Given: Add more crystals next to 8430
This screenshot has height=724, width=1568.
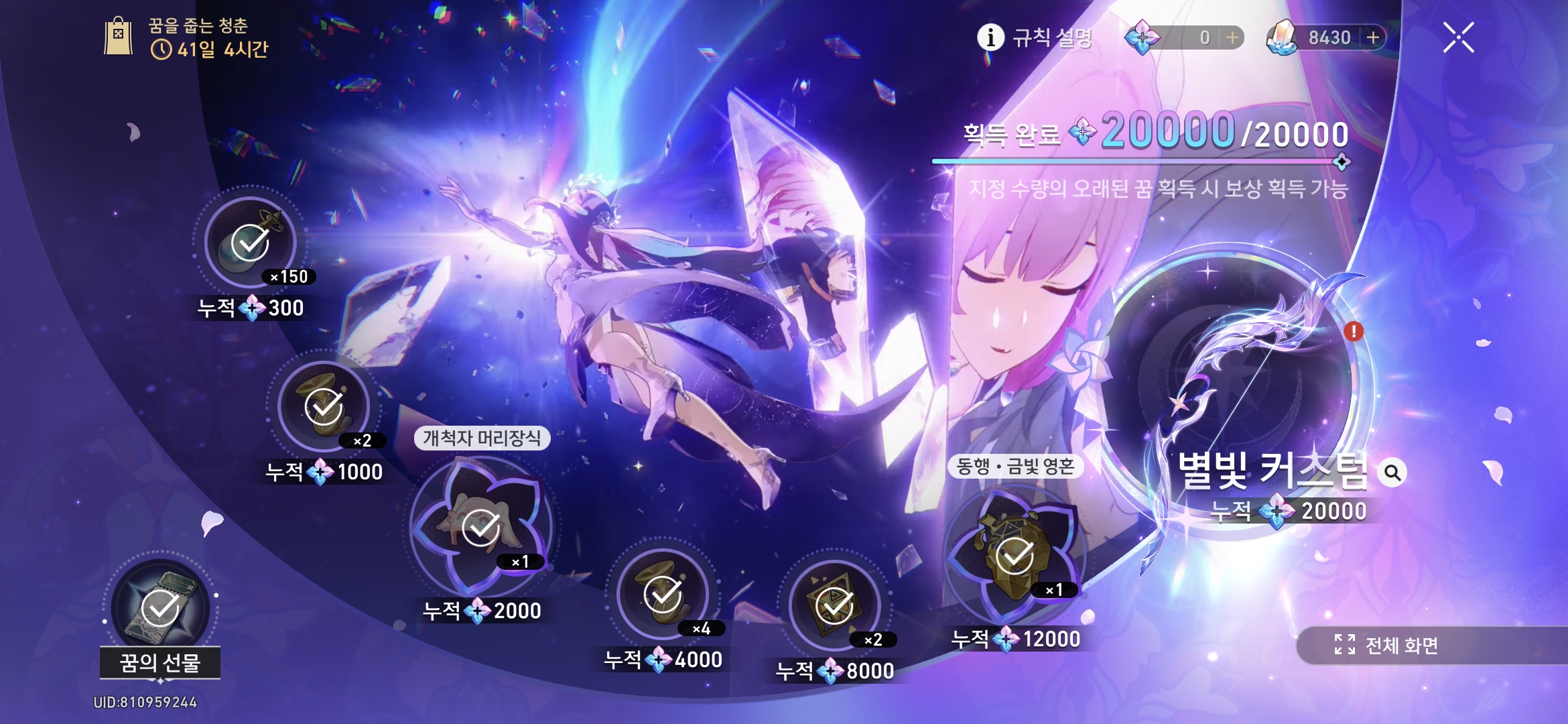Looking at the screenshot, I should click(x=1372, y=38).
